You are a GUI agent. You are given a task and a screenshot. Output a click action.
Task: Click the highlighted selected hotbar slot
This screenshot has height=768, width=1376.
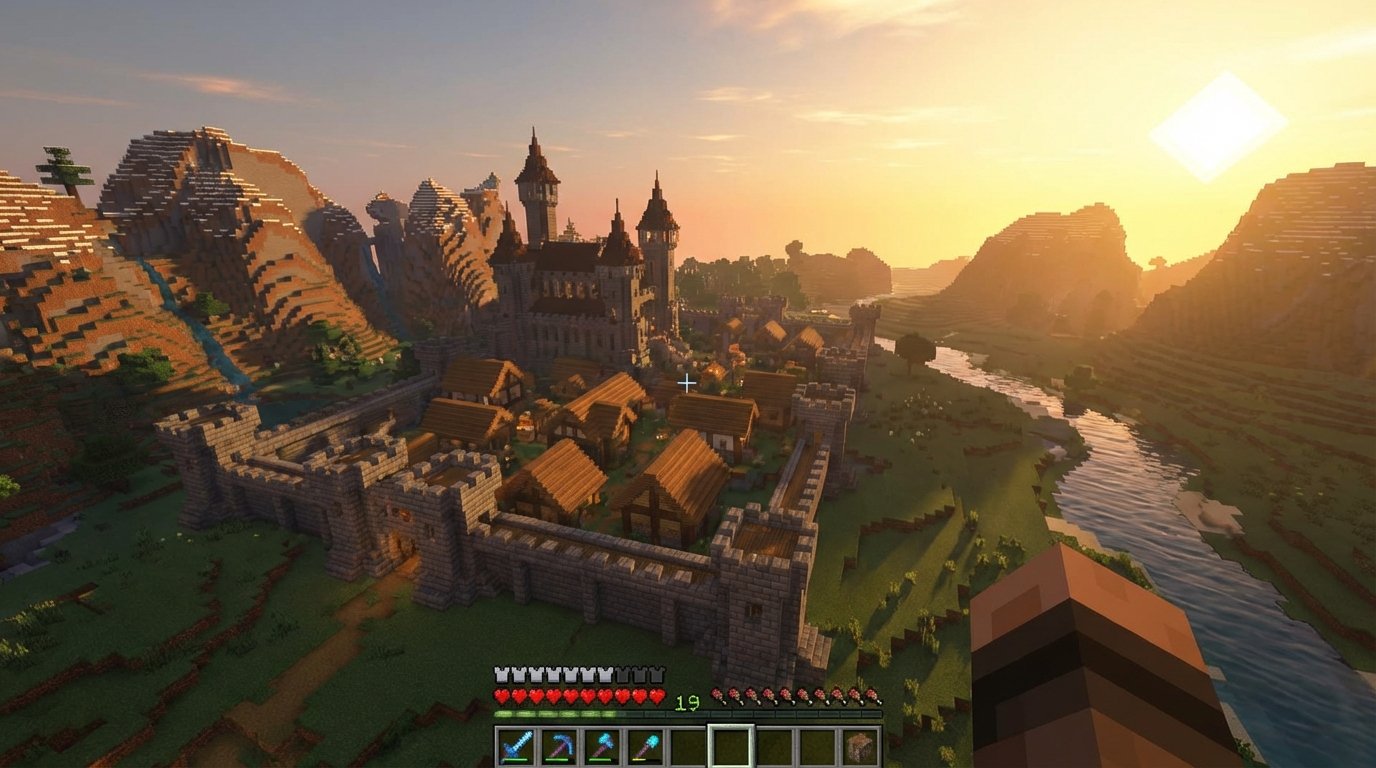(x=730, y=744)
